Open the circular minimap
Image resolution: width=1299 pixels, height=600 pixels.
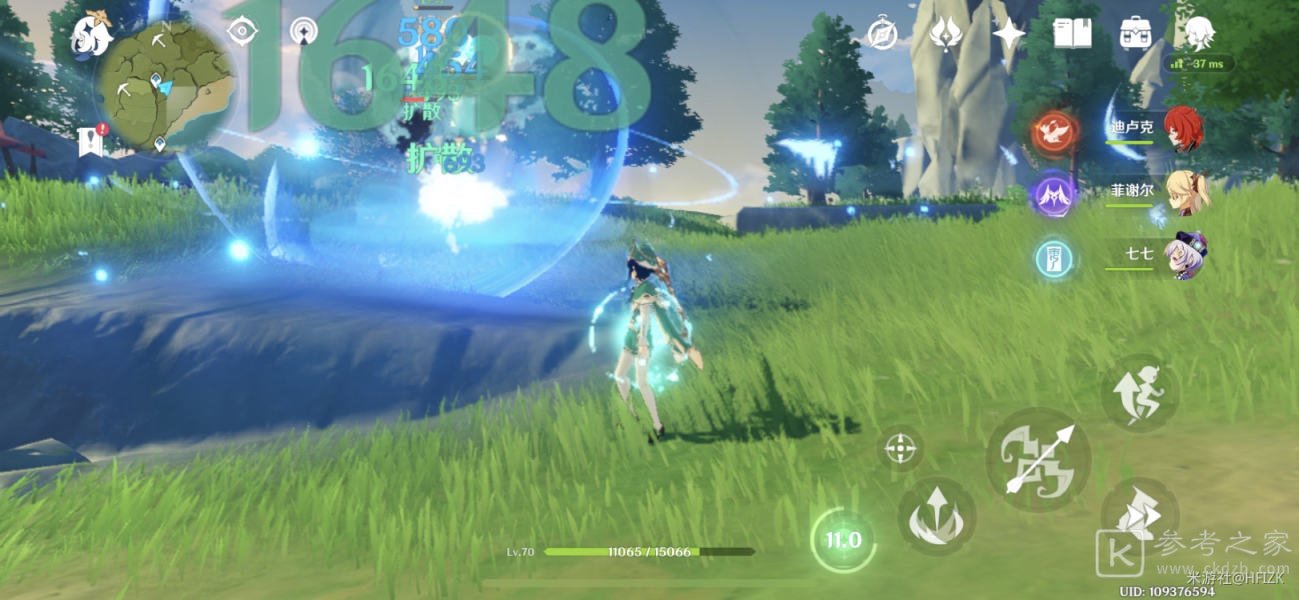coord(165,86)
